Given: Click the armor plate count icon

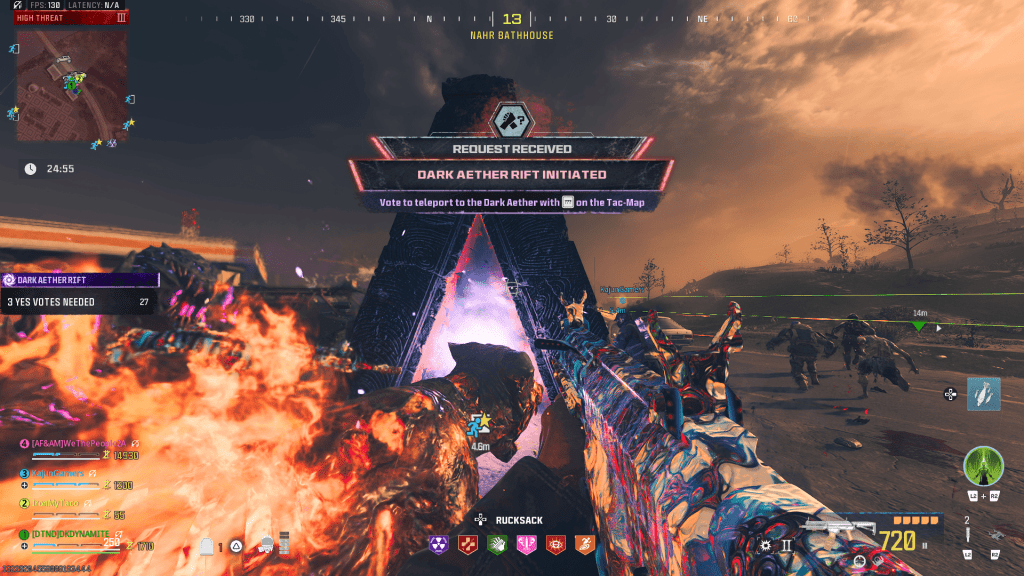Looking at the screenshot, I should coord(207,546).
